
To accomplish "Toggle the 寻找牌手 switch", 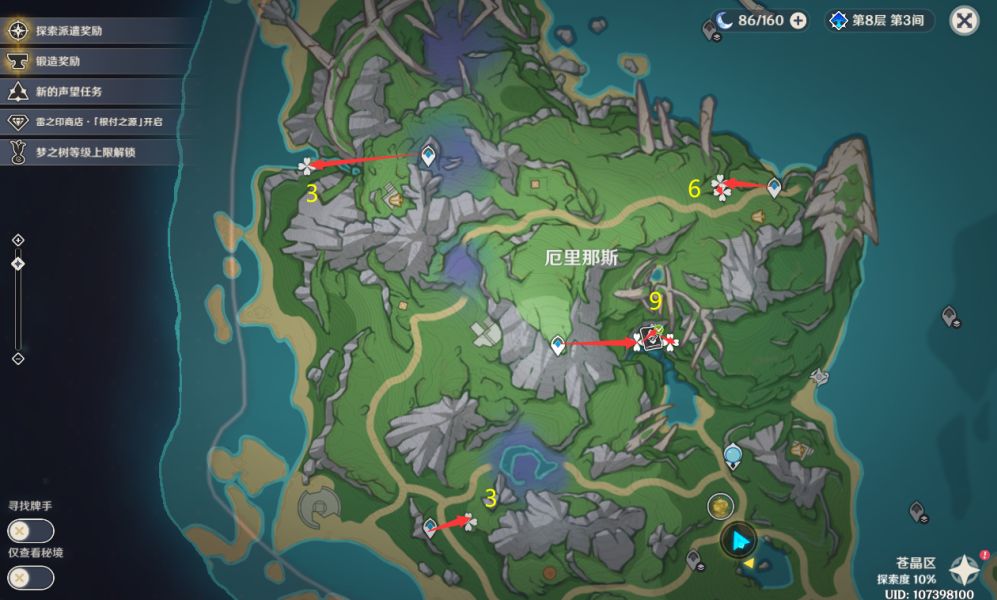I will click(30, 531).
